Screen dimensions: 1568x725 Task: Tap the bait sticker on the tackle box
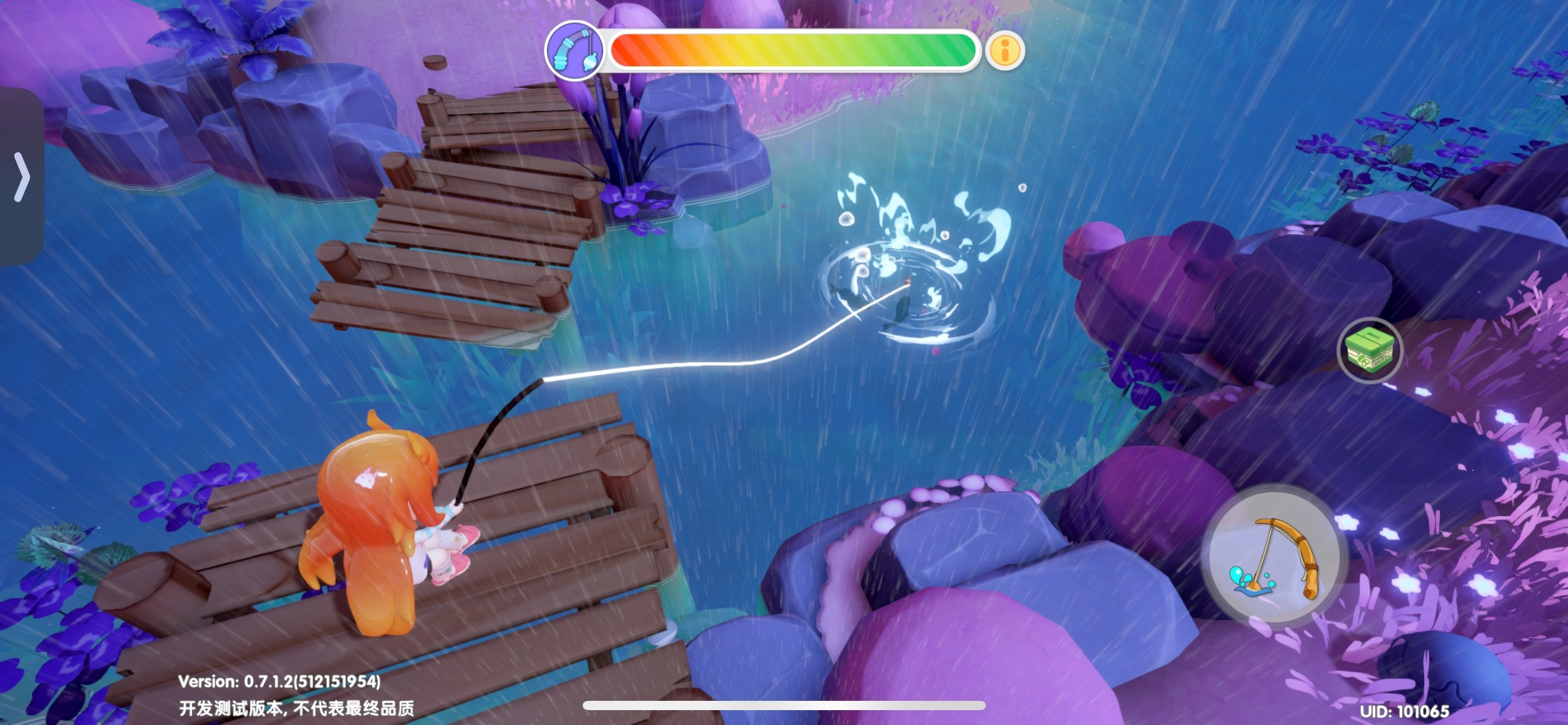tap(1364, 361)
